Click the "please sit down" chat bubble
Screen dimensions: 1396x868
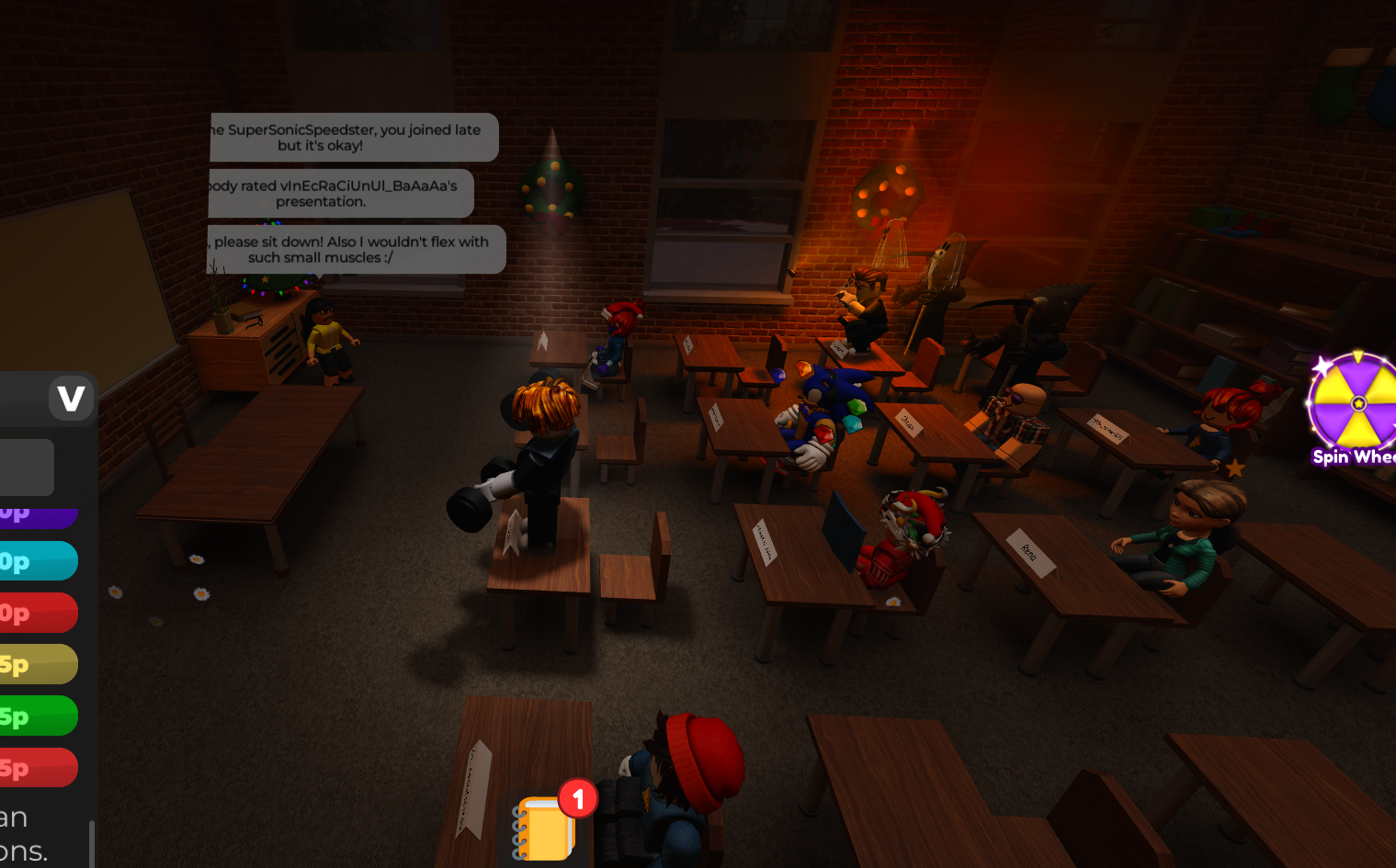pos(356,249)
